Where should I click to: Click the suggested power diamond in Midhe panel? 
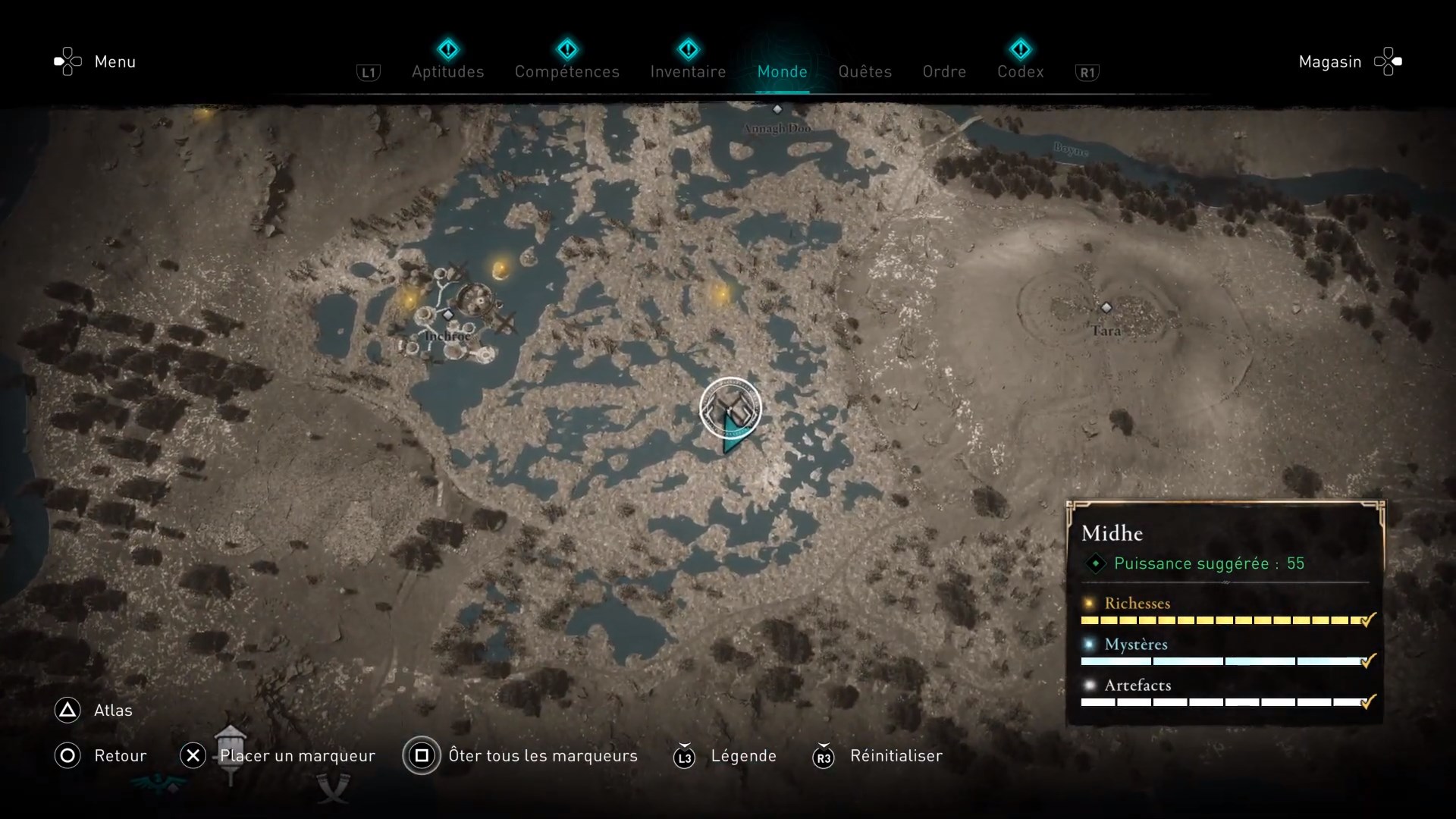pyautogui.click(x=1095, y=563)
